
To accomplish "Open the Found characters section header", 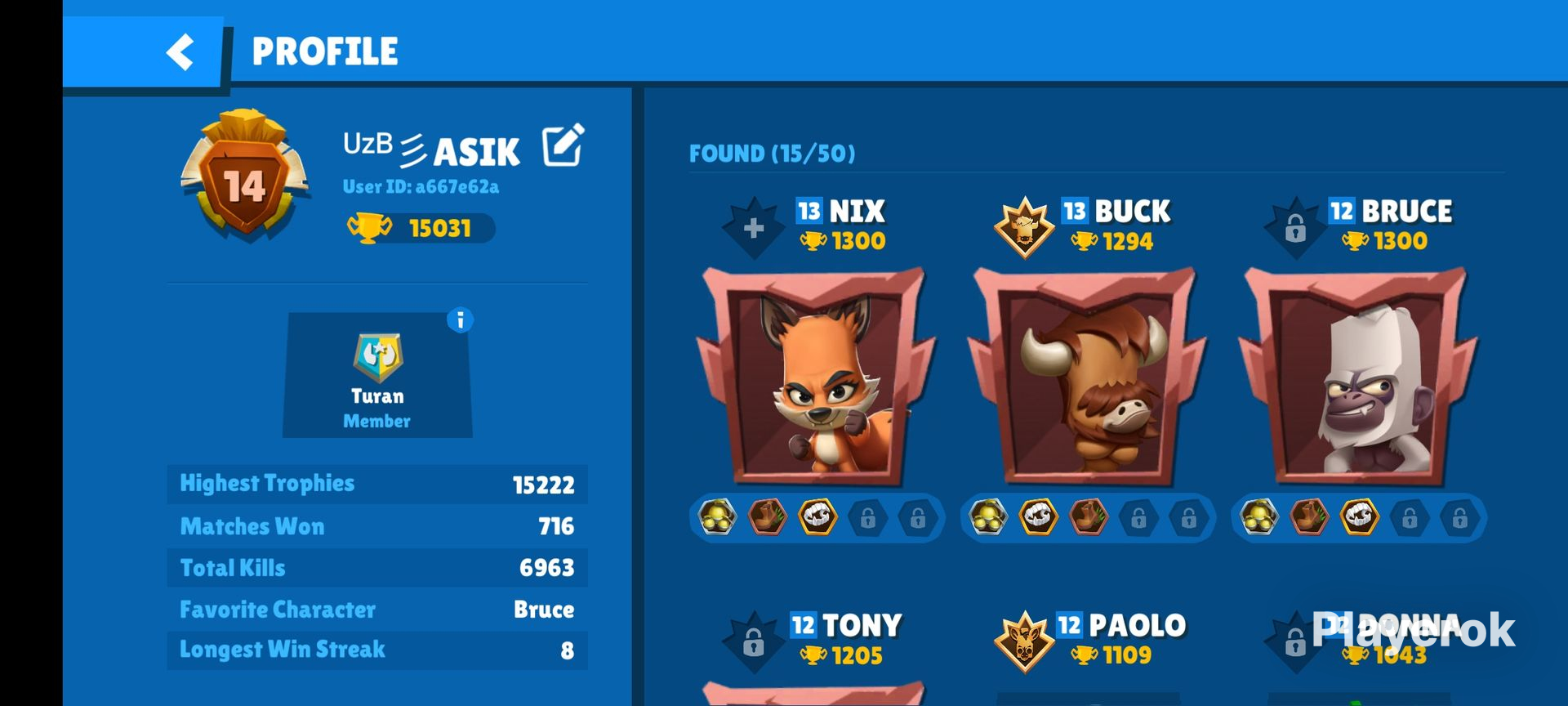I will point(771,153).
